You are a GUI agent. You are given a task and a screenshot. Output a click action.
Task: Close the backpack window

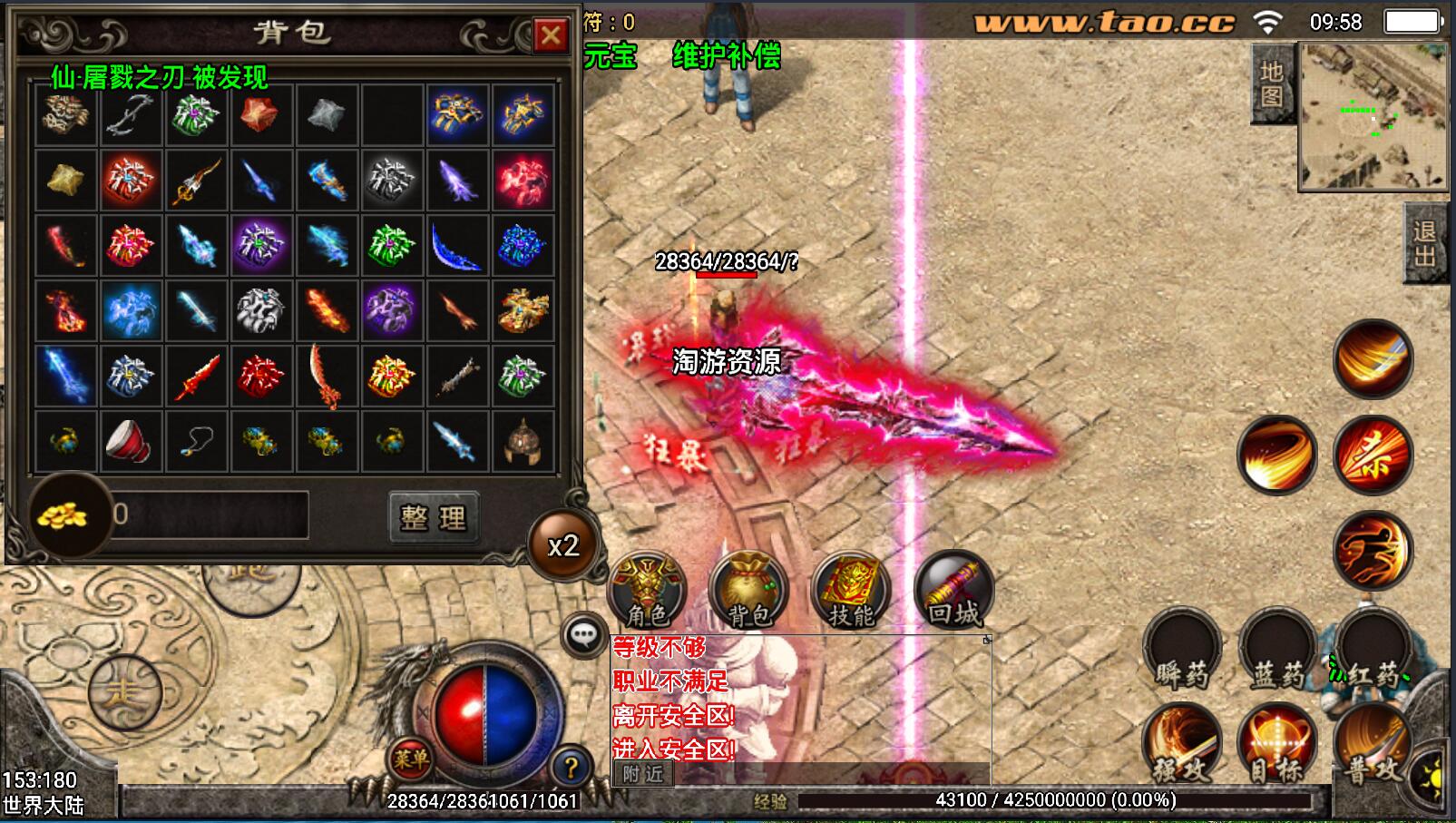pos(550,35)
